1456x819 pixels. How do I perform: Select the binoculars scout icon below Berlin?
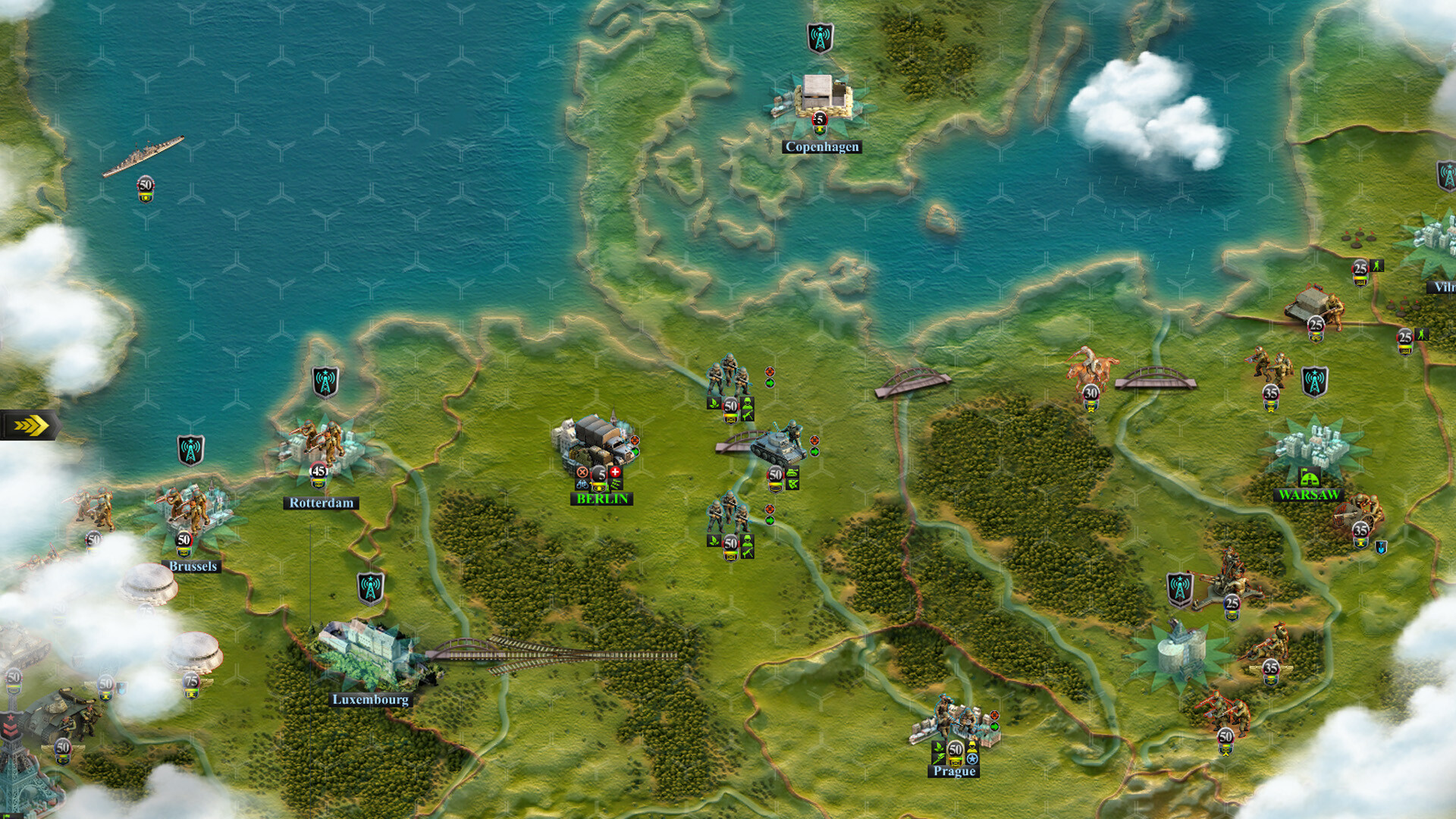pos(582,484)
